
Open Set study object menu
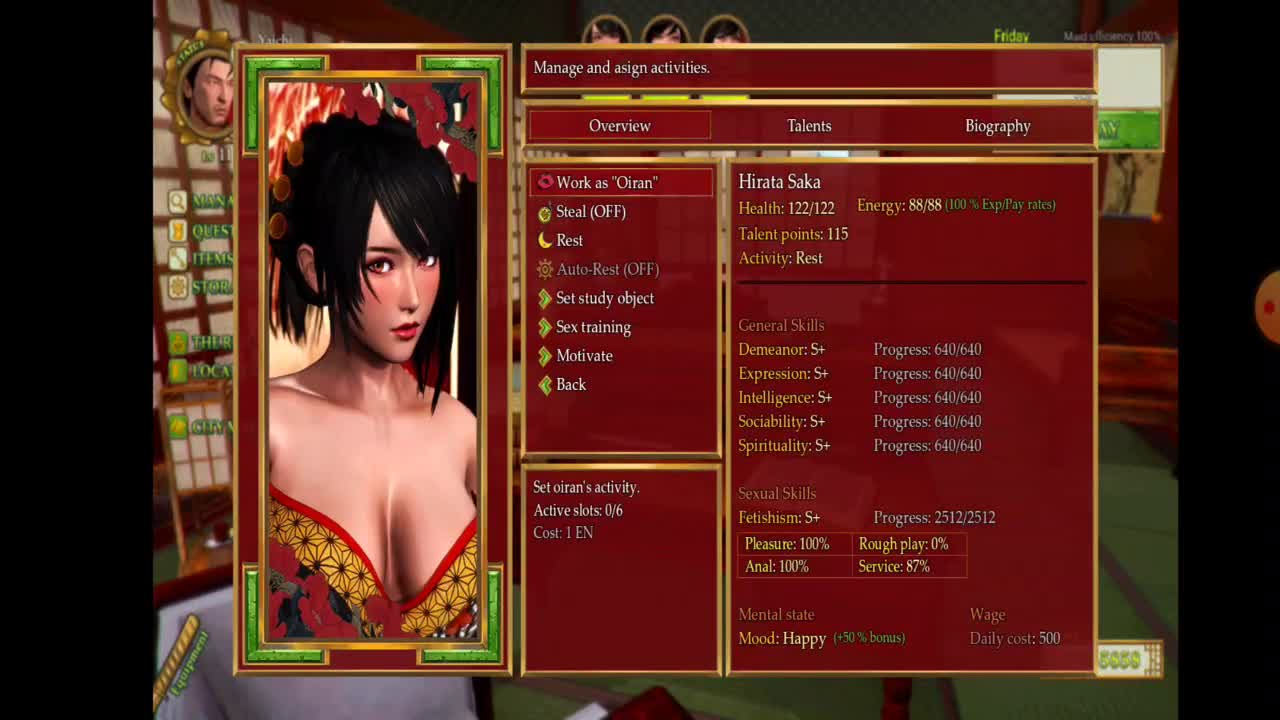click(x=604, y=299)
